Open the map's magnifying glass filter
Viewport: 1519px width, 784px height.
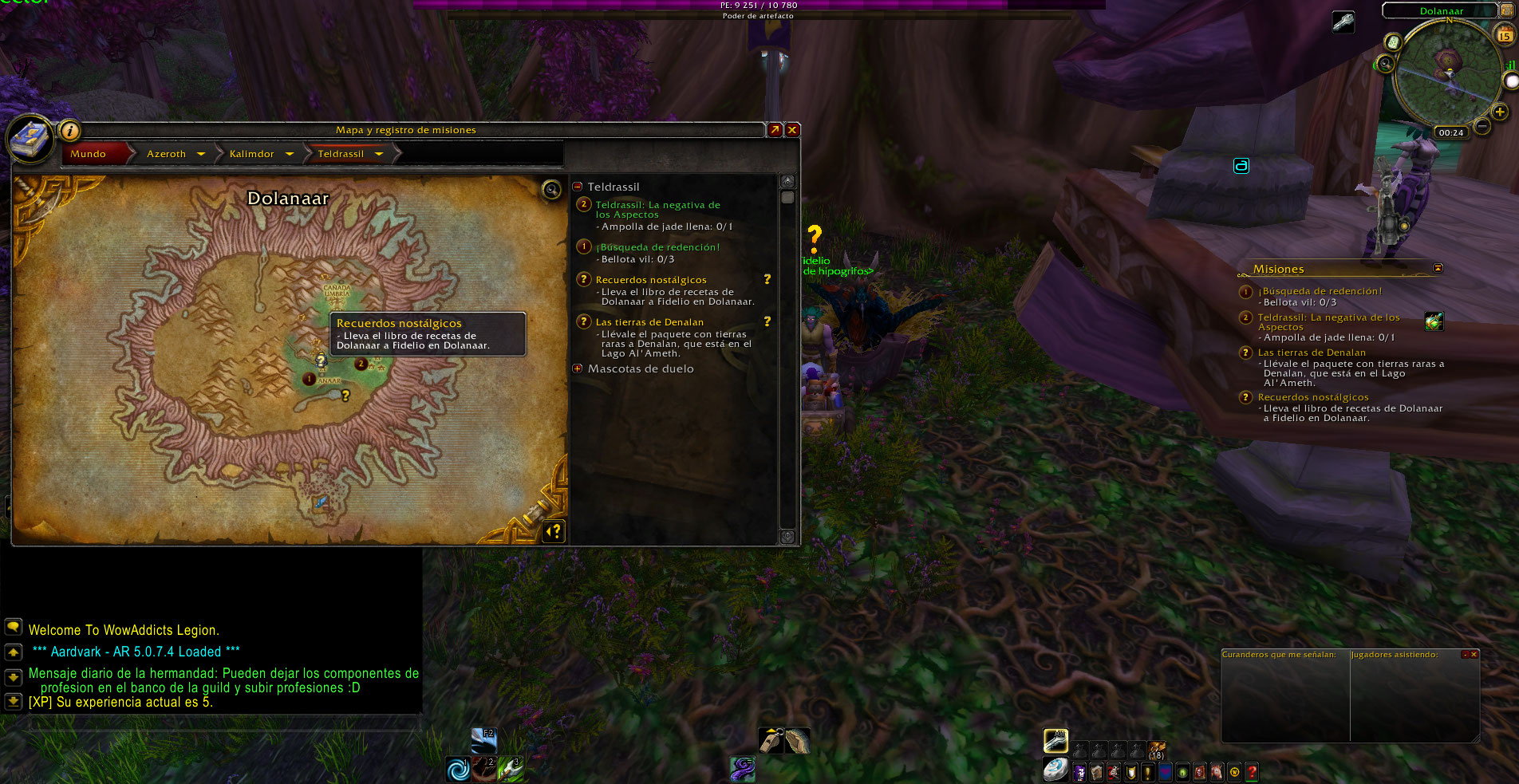point(551,189)
